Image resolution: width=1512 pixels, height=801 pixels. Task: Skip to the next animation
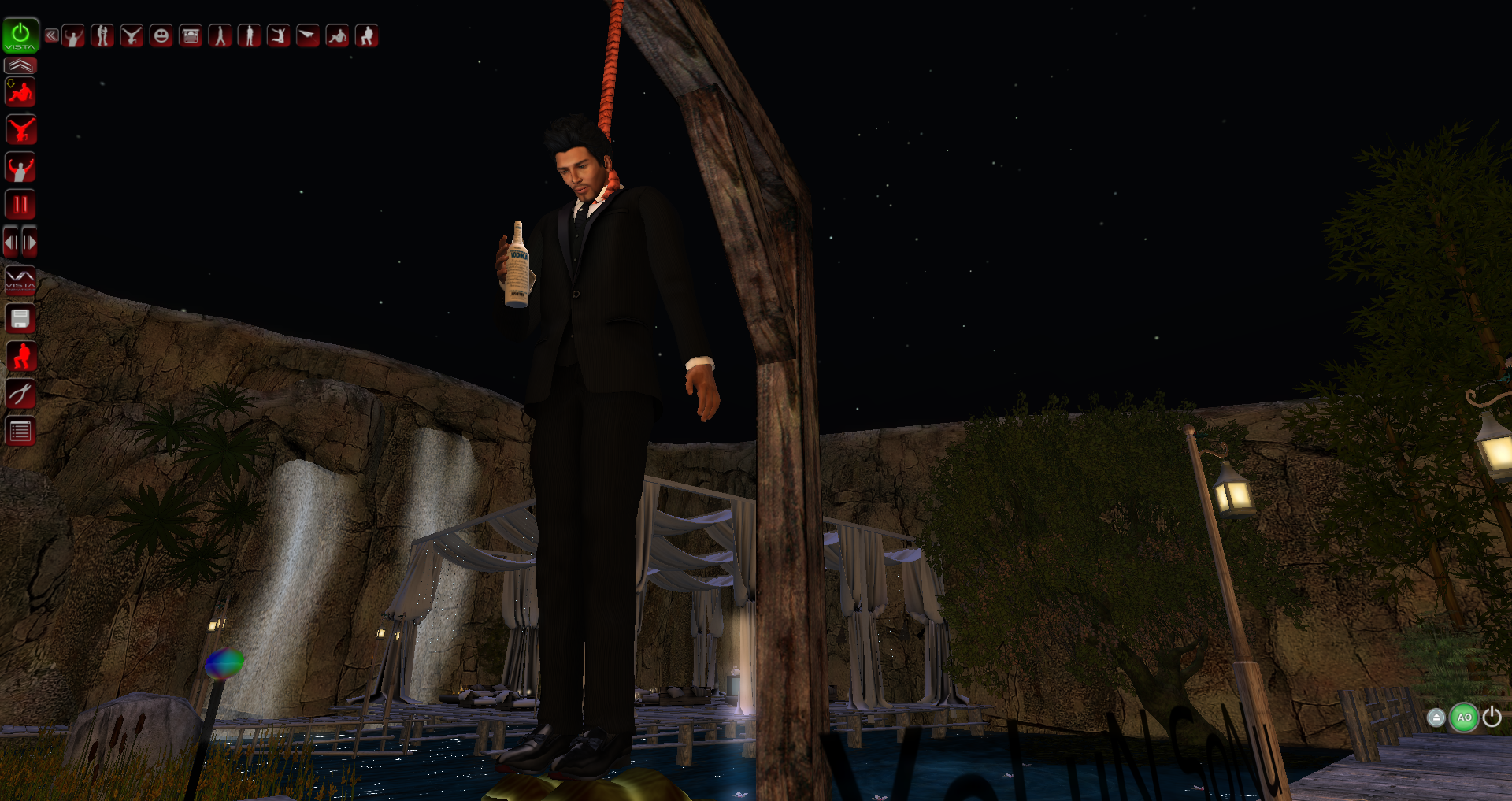click(30, 243)
